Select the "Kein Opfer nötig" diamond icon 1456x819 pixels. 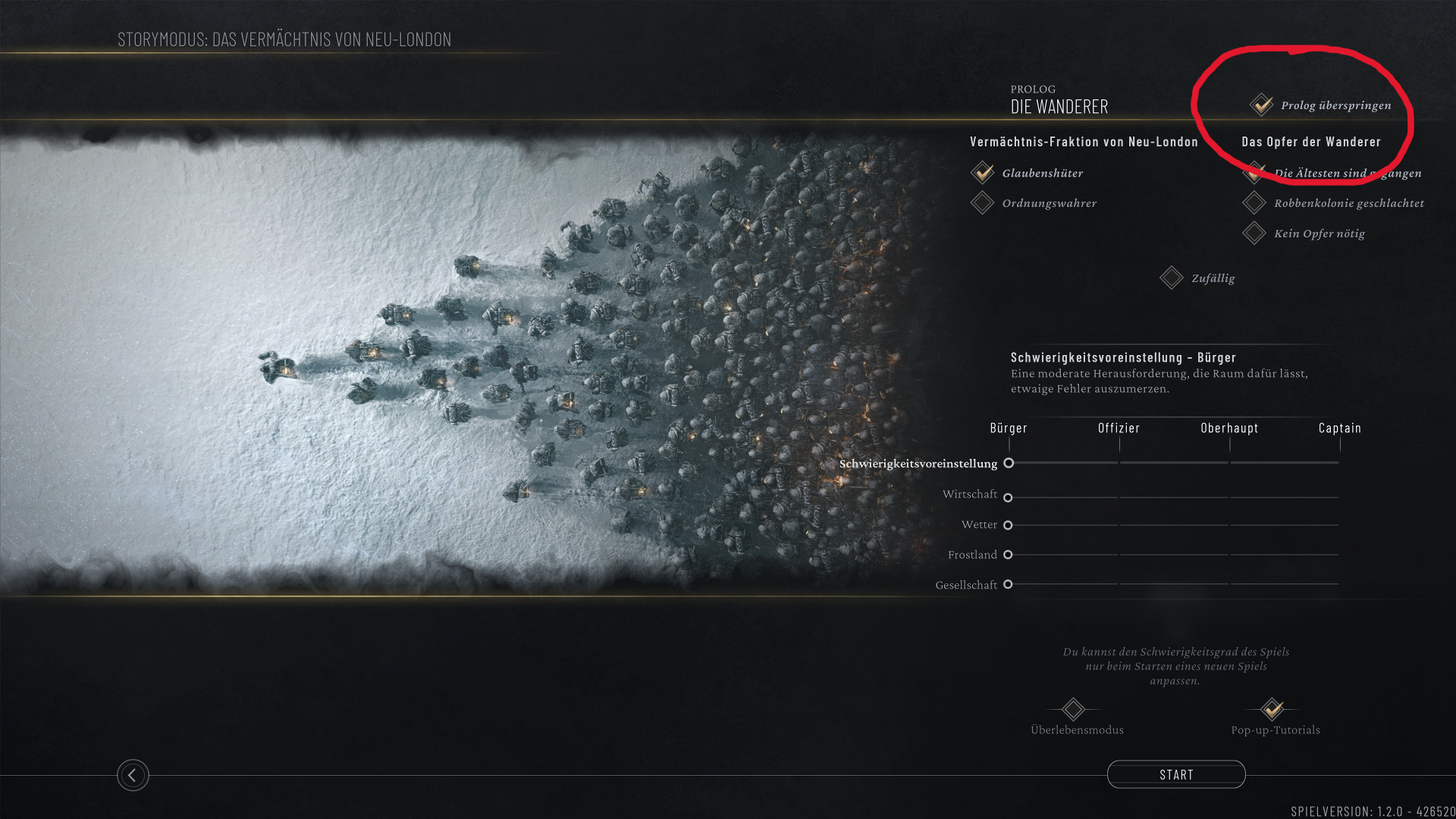(x=1256, y=233)
